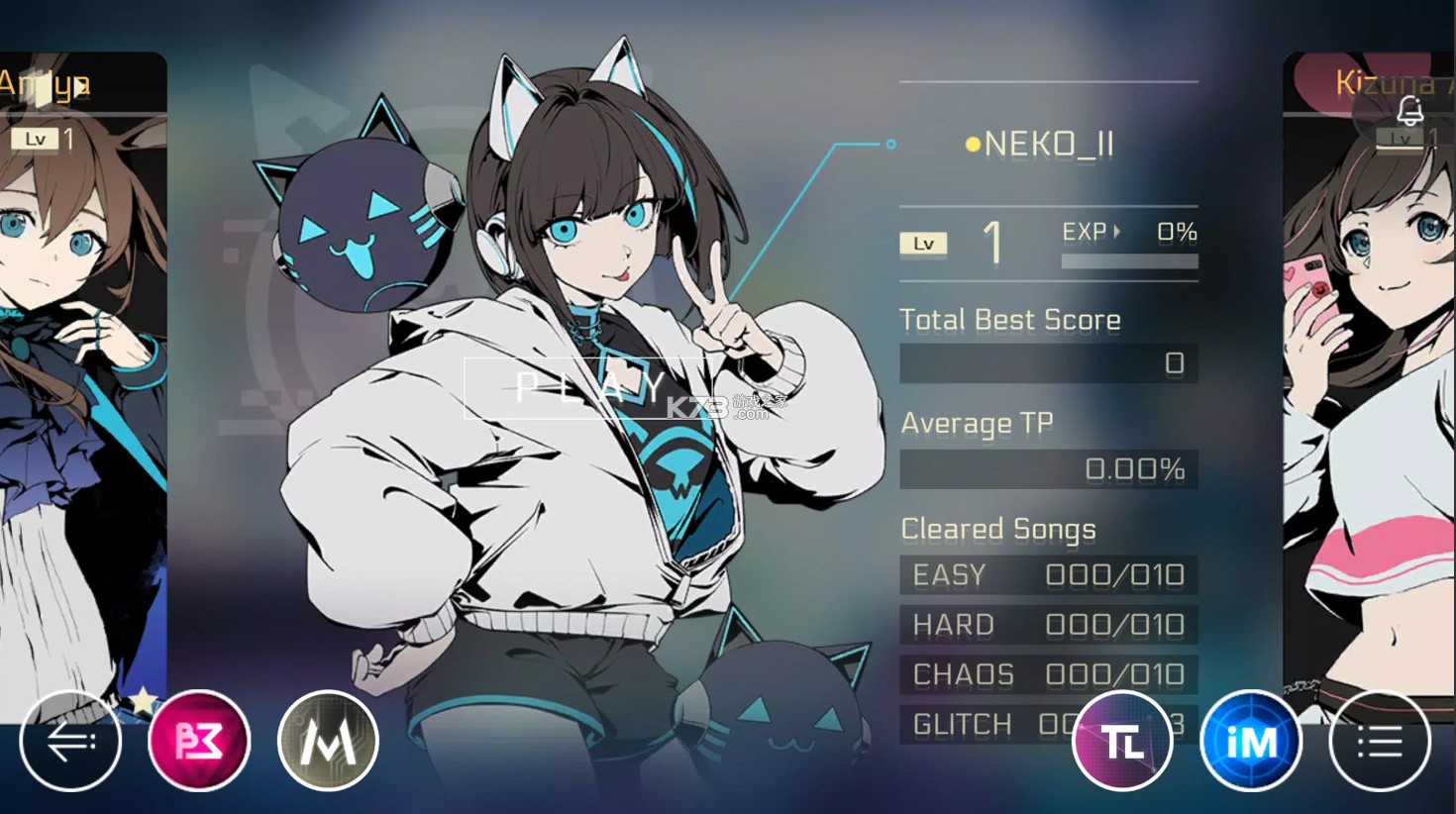
Task: Switch to the Kizuna AI character card
Action: [1372, 396]
